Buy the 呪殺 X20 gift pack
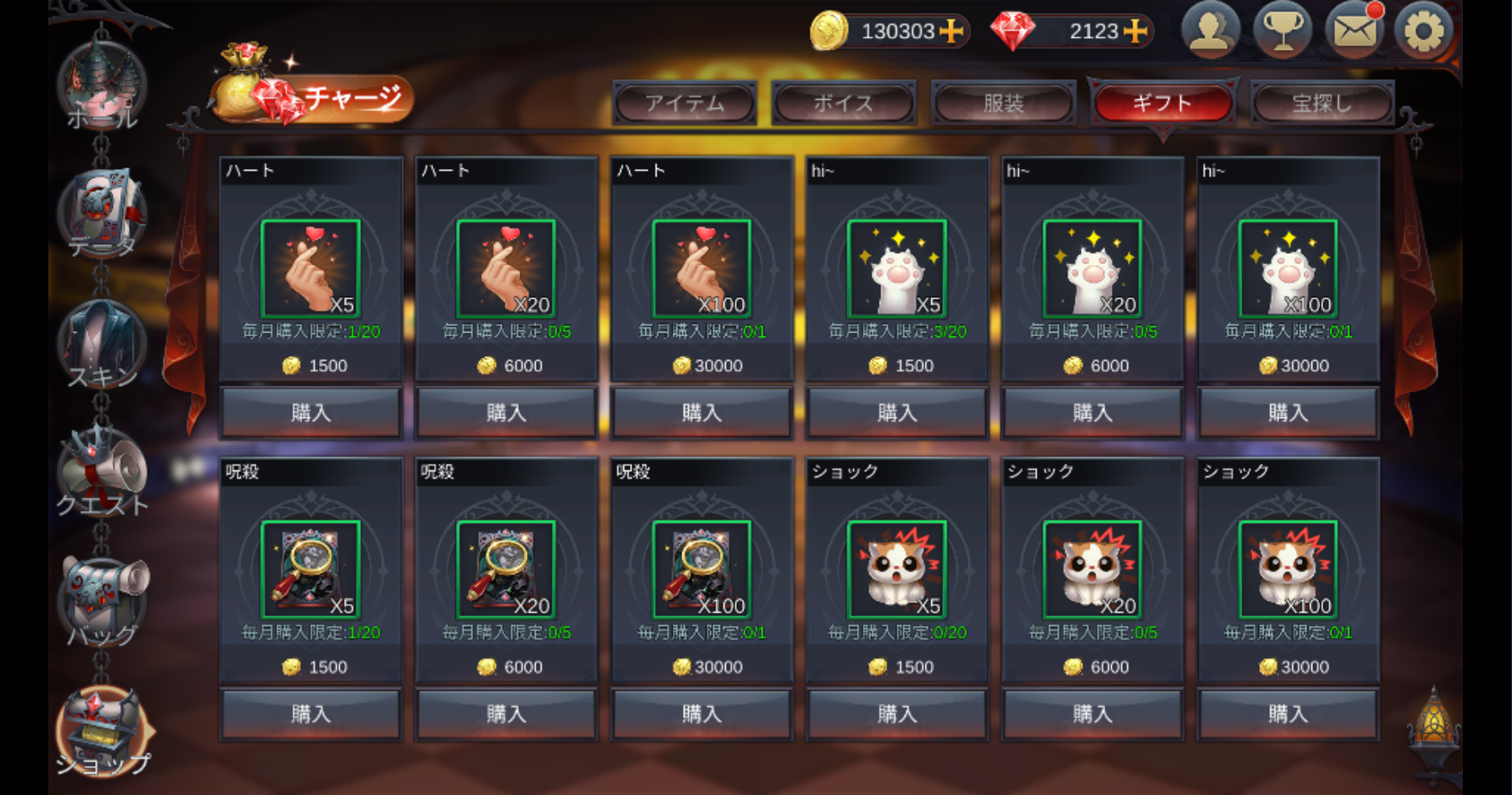This screenshot has height=795, width=1512. pyautogui.click(x=507, y=714)
